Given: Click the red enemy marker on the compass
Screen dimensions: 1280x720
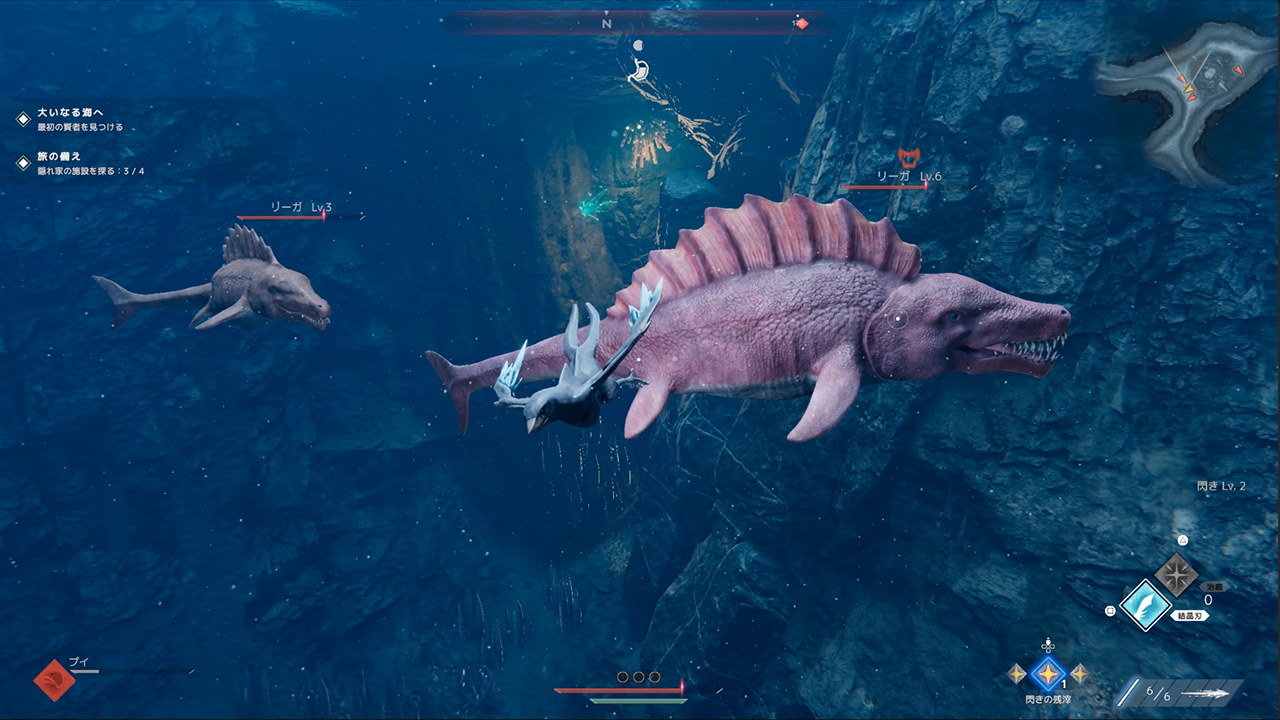Looking at the screenshot, I should [x=801, y=24].
